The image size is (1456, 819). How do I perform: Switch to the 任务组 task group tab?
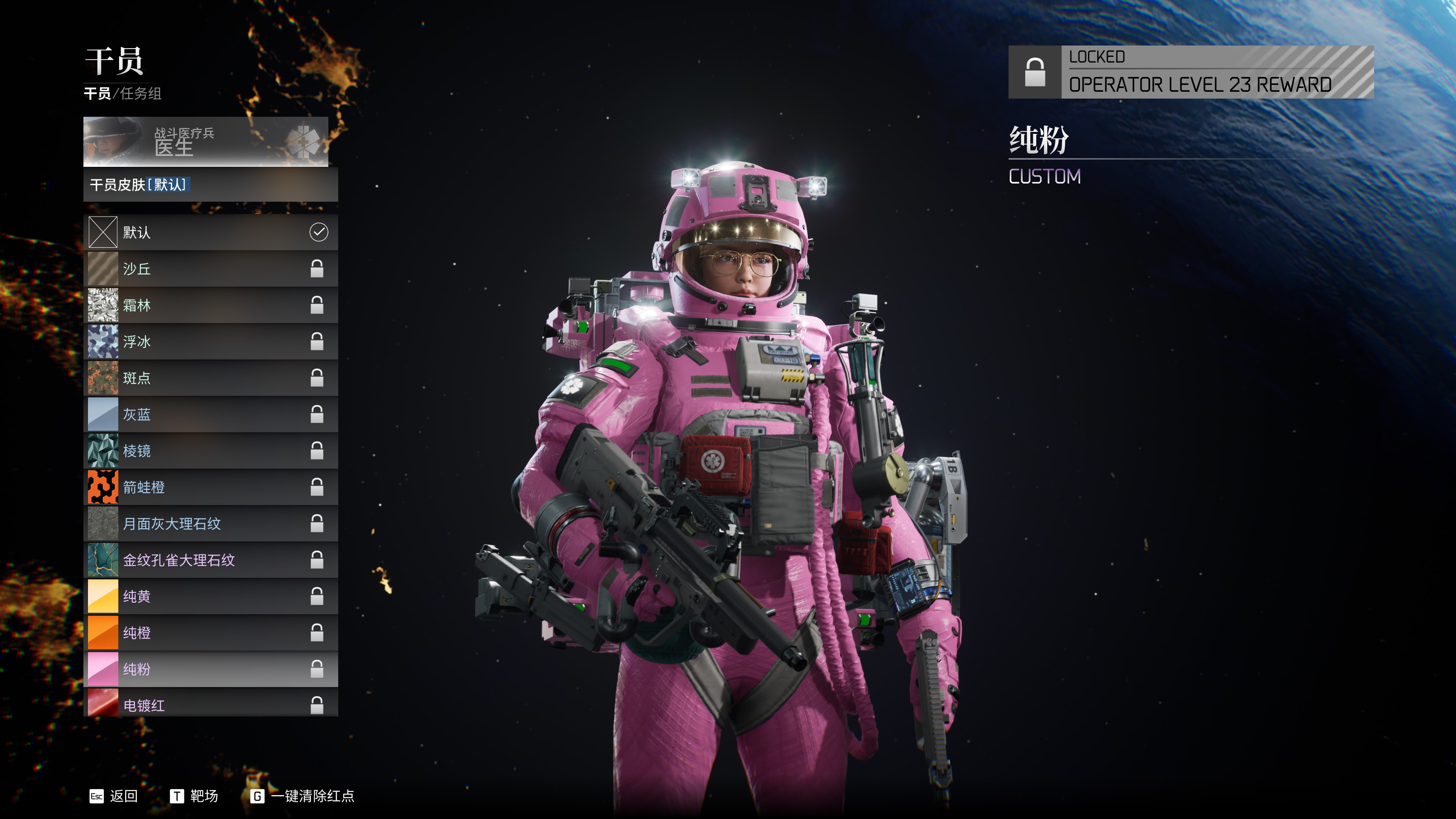tap(141, 93)
